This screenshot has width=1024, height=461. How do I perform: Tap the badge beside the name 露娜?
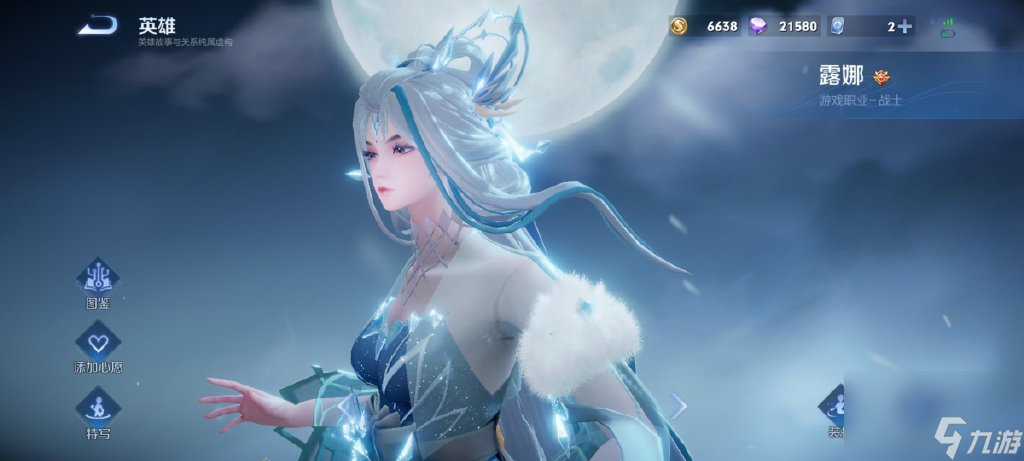pyautogui.click(x=881, y=77)
